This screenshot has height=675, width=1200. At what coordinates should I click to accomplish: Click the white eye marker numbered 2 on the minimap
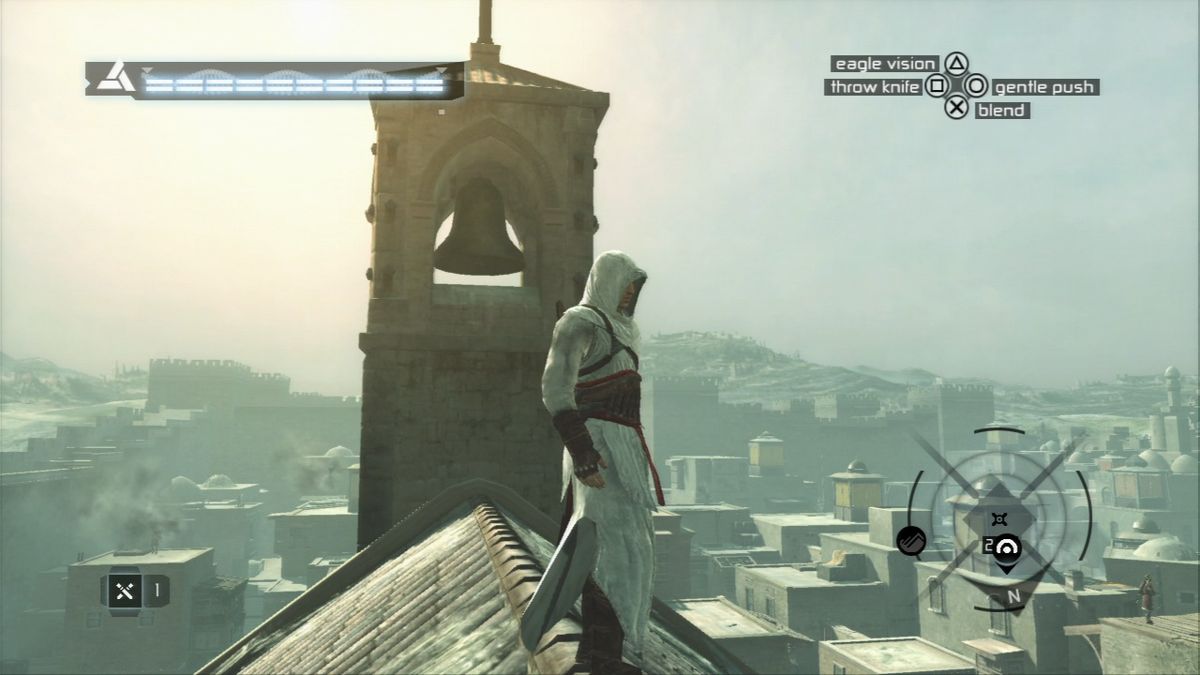[x=1006, y=546]
